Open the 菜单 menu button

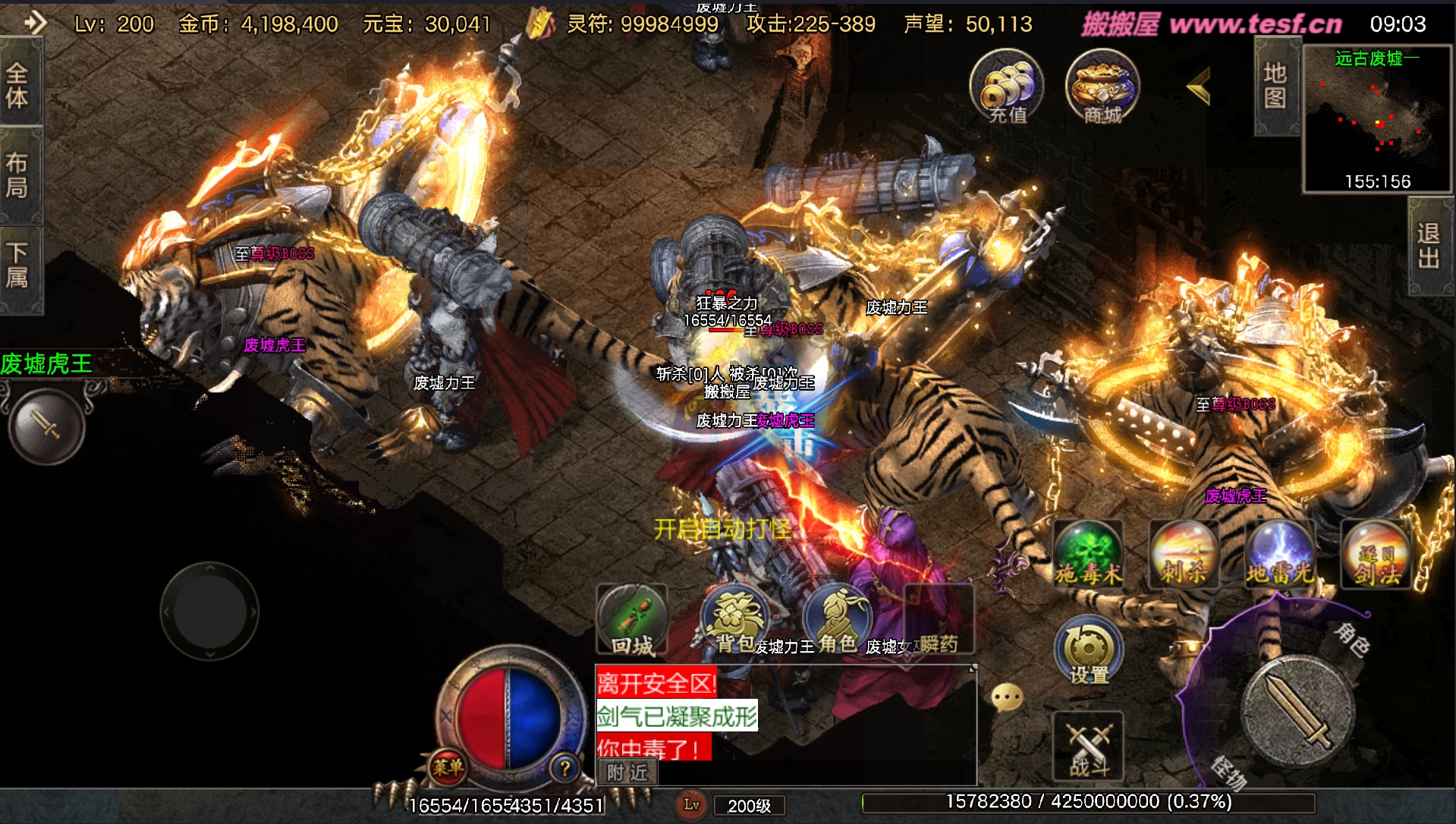click(x=448, y=768)
